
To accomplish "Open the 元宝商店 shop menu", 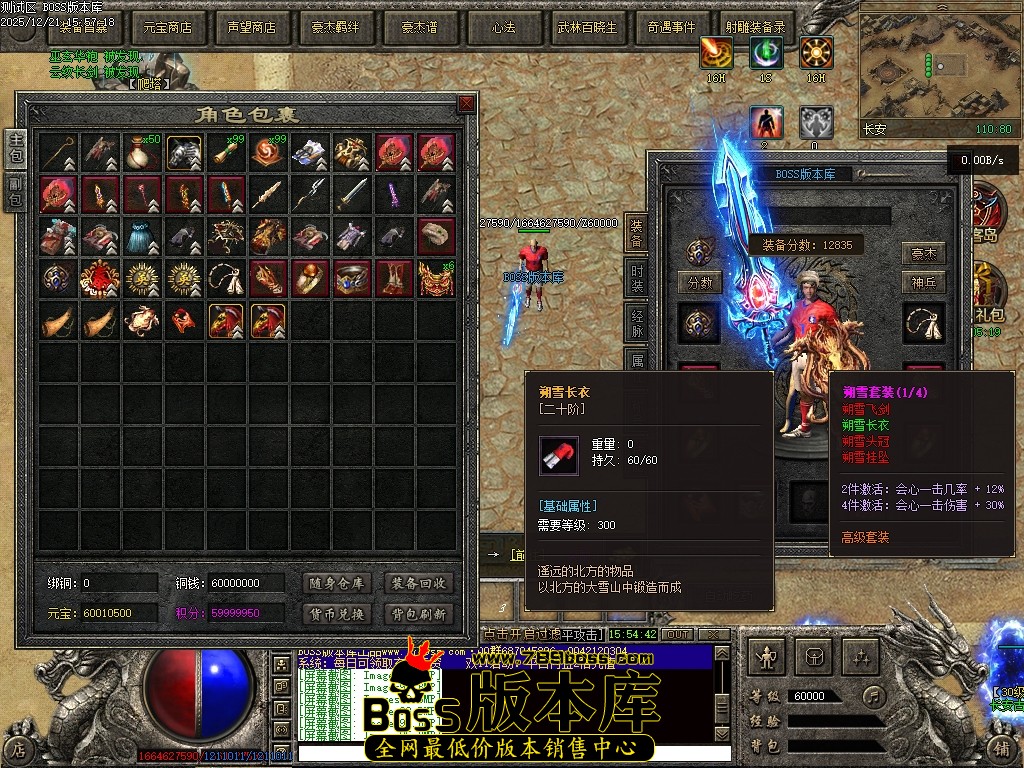I will pyautogui.click(x=167, y=28).
